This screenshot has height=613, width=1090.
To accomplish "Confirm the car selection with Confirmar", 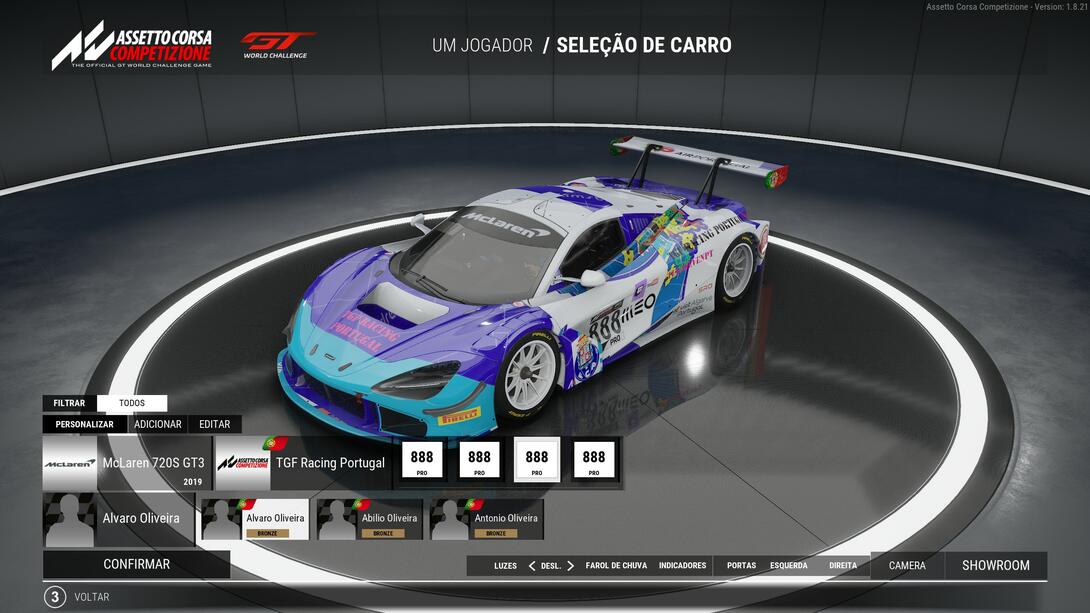I will coord(136,564).
